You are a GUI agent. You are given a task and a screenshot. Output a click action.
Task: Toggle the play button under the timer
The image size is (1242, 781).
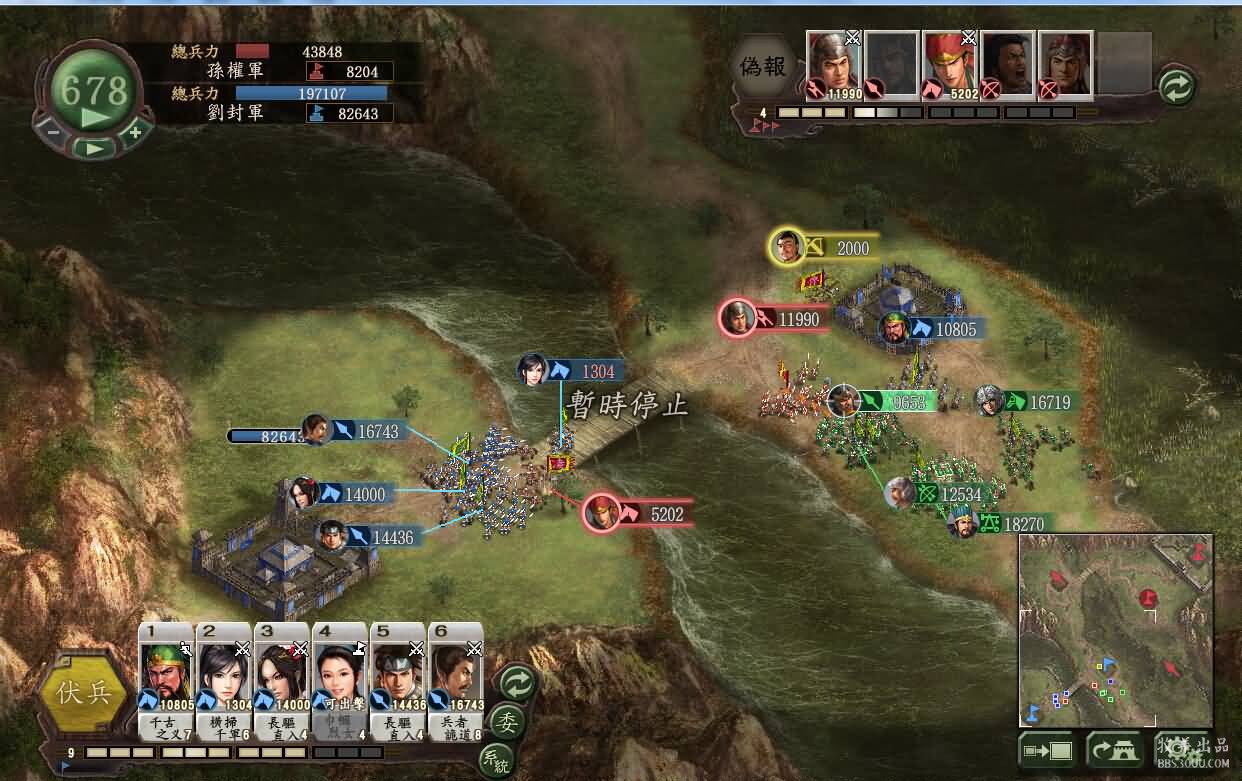pos(94,147)
